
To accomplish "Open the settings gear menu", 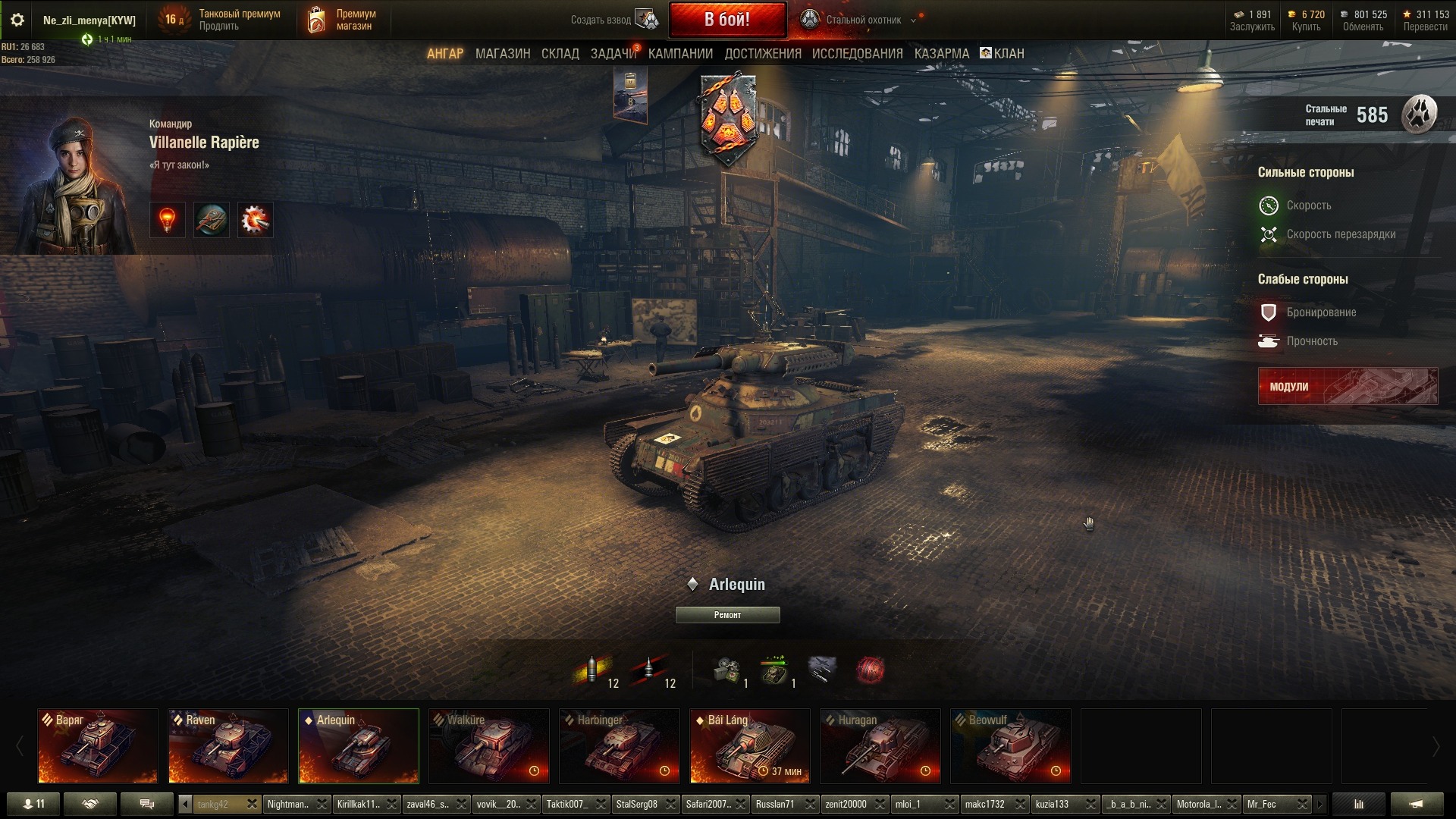I will coord(17,20).
